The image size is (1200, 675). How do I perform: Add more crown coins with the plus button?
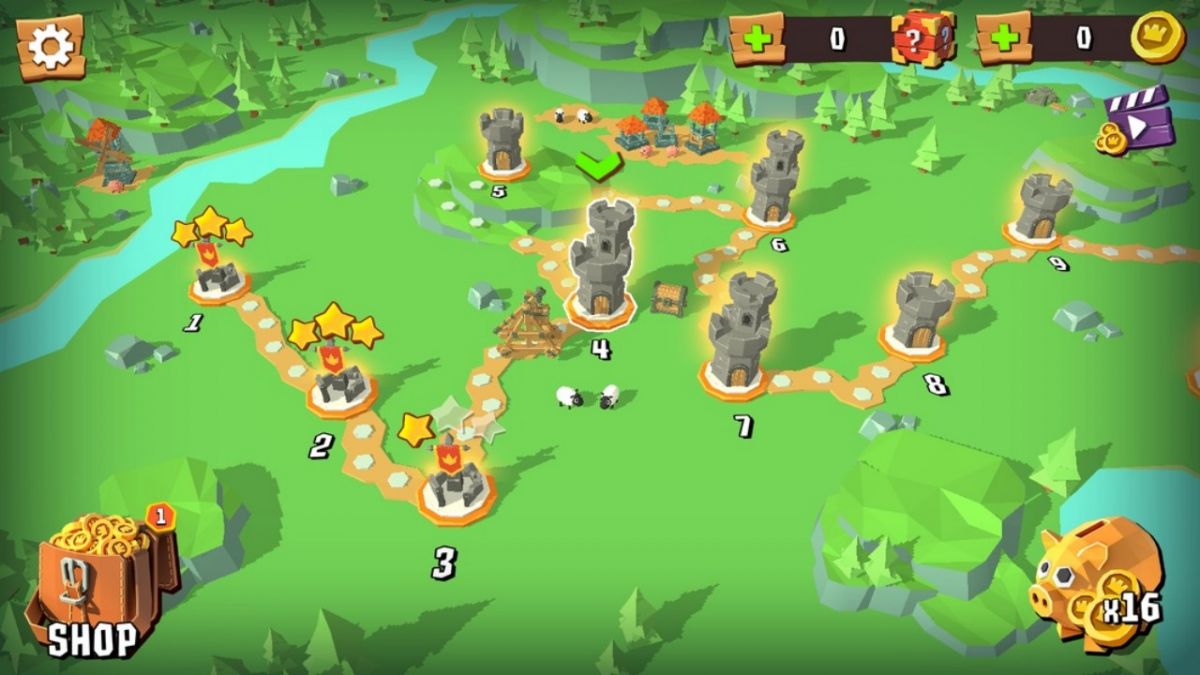point(1003,40)
